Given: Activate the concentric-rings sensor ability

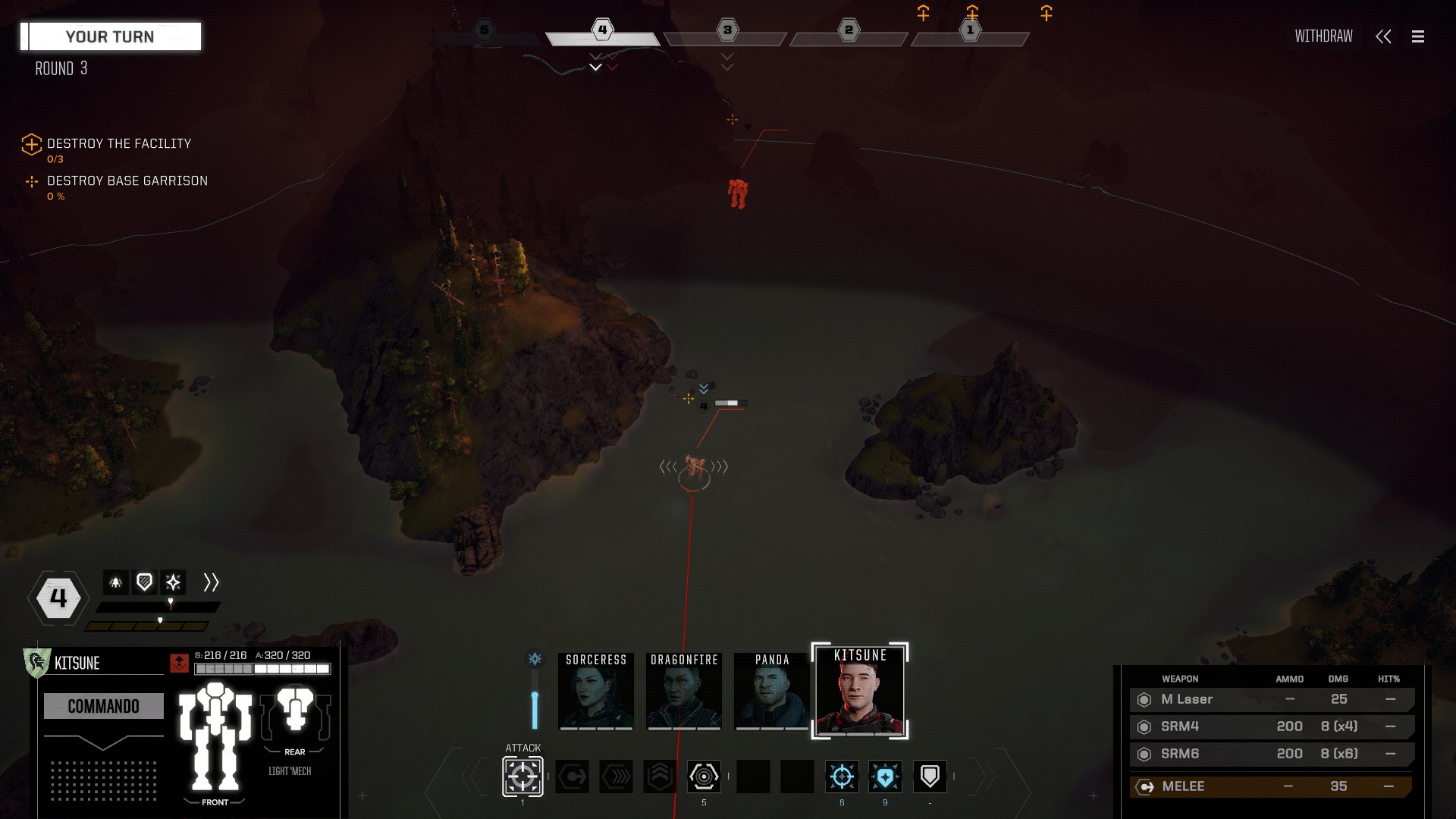Looking at the screenshot, I should pos(704,777).
